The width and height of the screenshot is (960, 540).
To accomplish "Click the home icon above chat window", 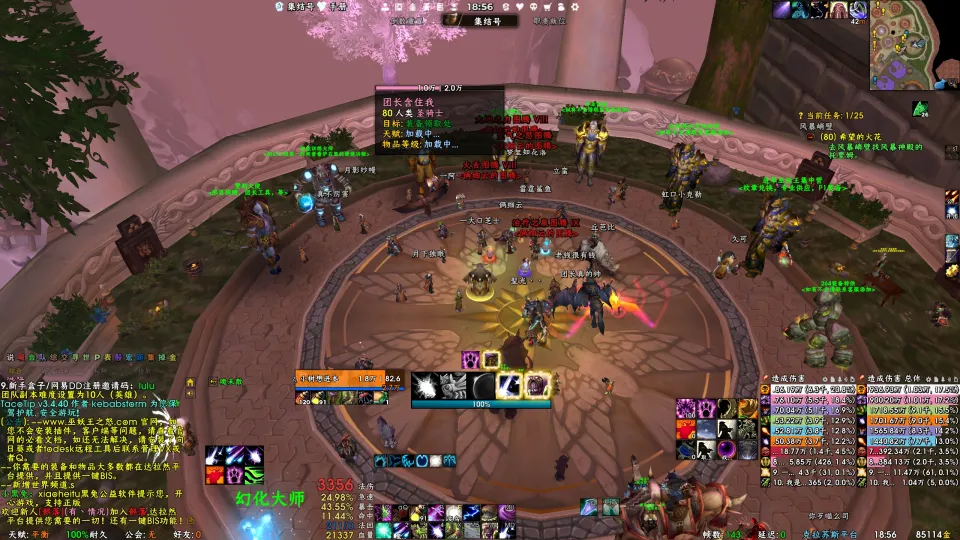I will tap(191, 382).
